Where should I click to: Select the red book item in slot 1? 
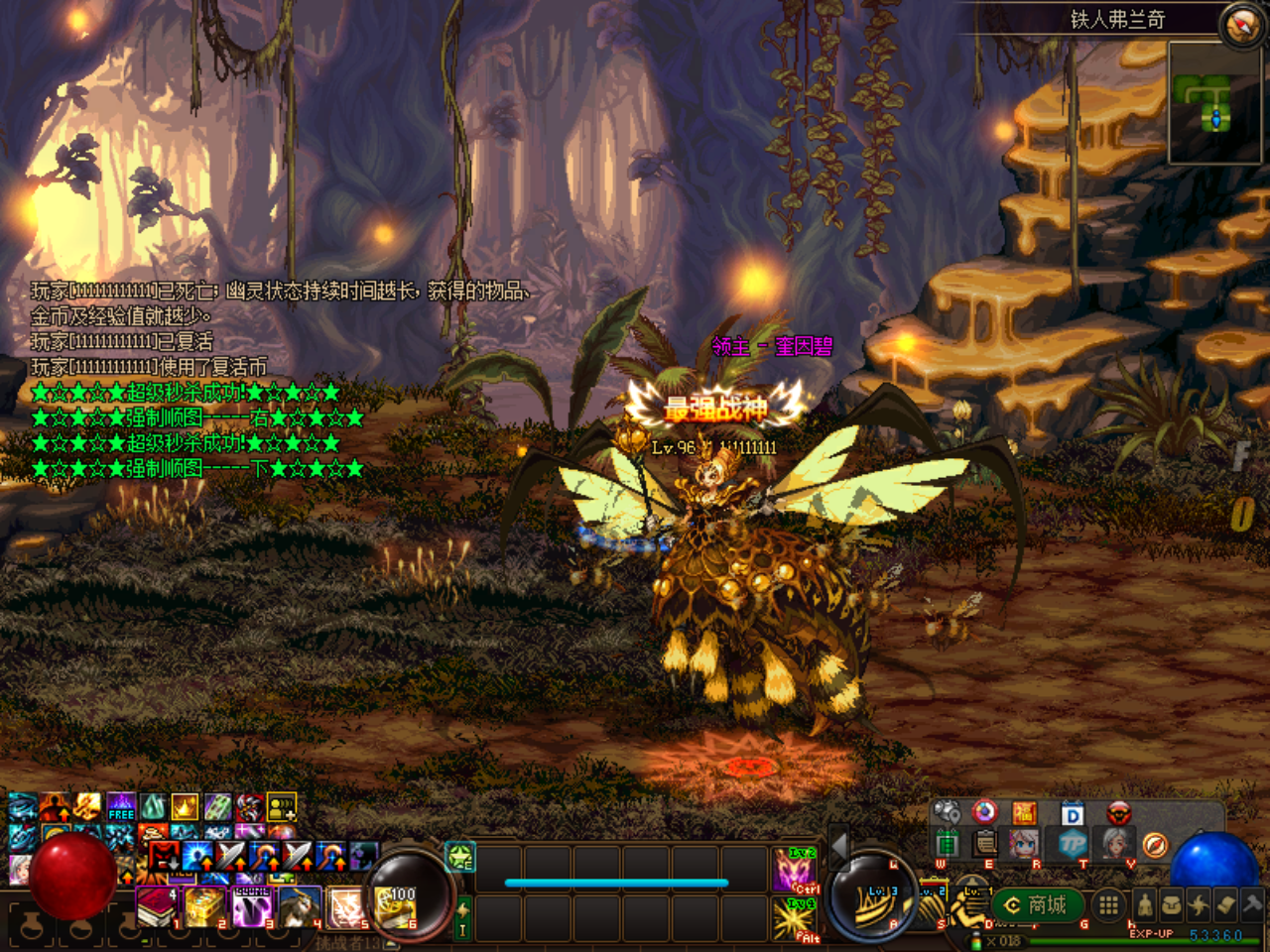tap(155, 906)
